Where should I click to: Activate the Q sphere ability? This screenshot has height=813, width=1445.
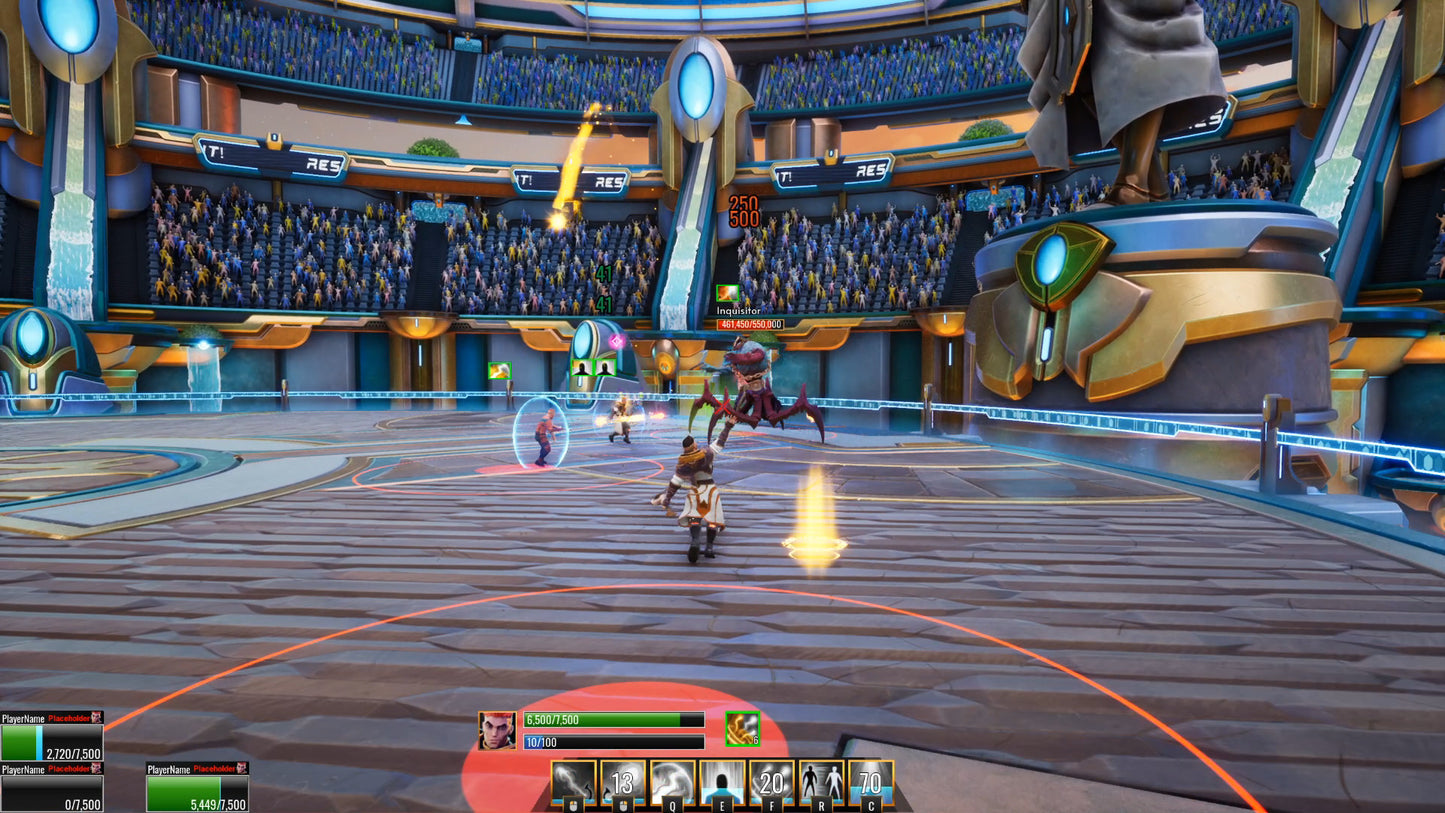672,782
